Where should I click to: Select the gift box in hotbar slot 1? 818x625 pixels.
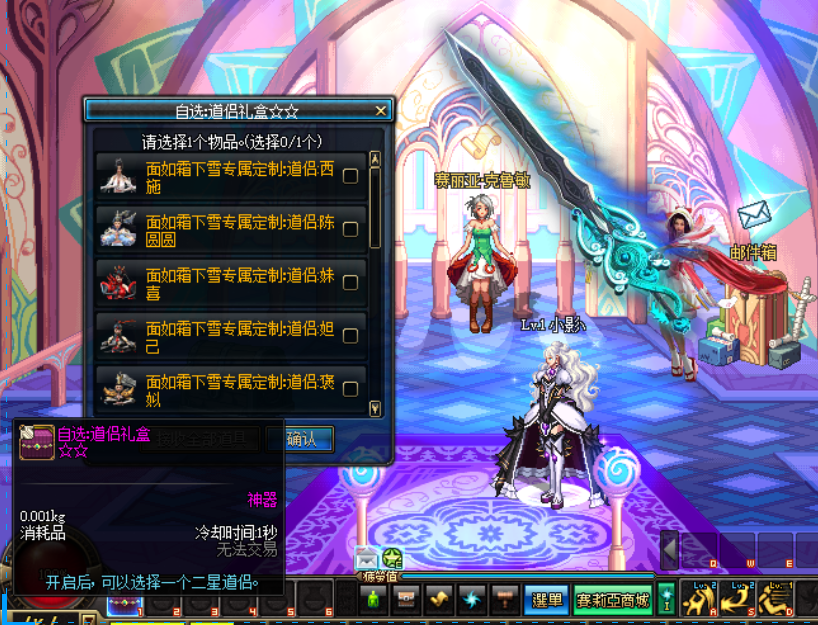coord(125,604)
